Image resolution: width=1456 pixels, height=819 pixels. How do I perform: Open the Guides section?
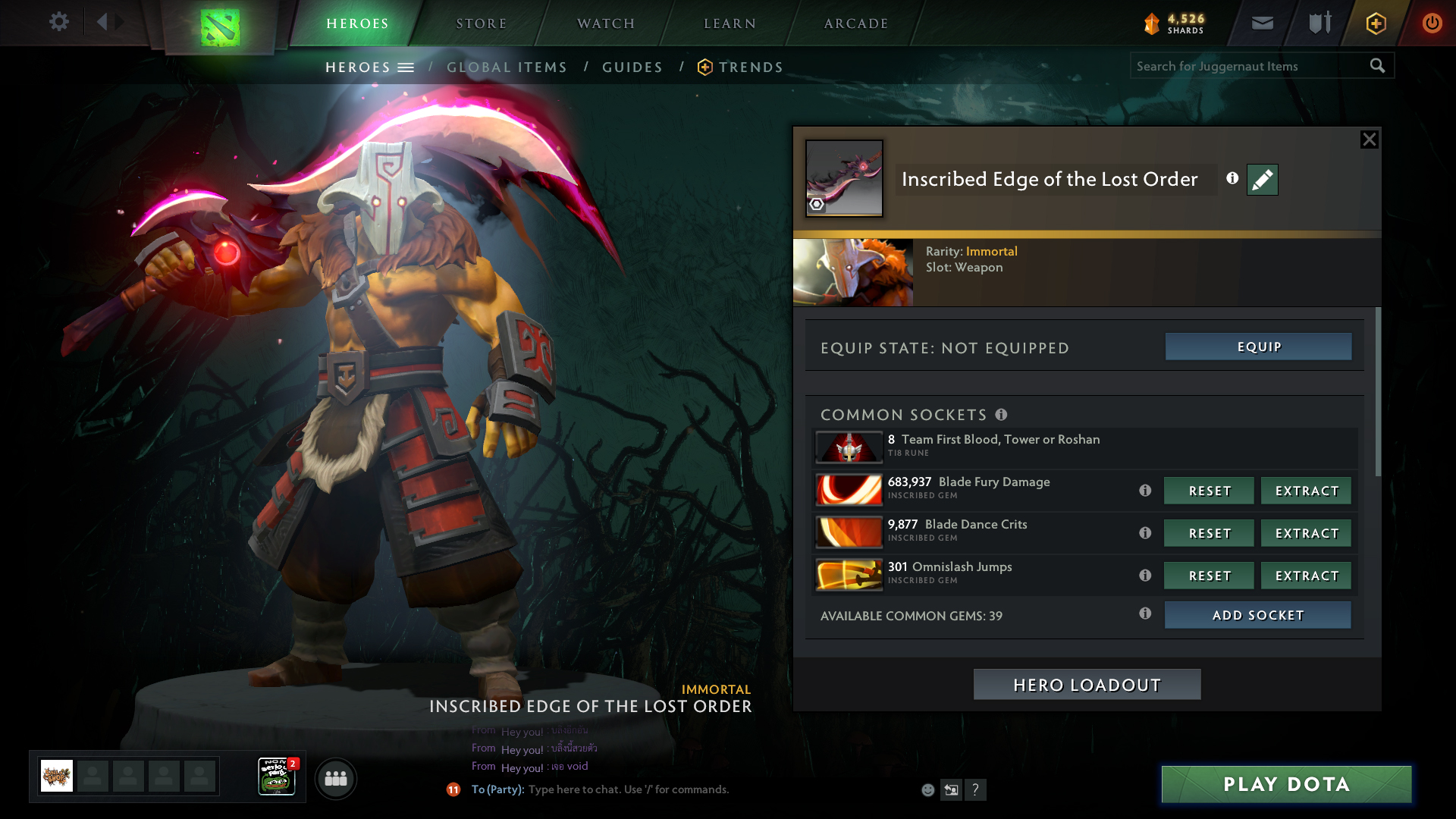632,67
